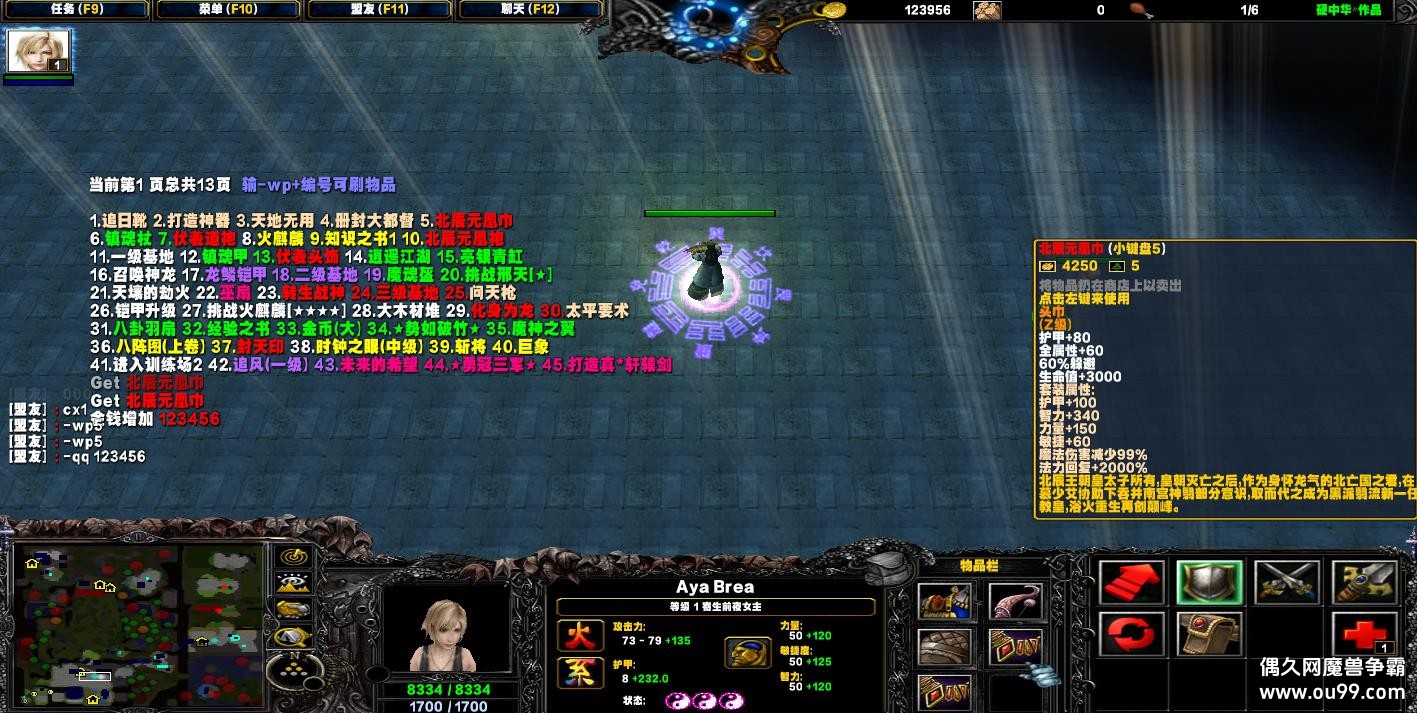Open the 菜单 (F10) game menu

click(x=228, y=10)
